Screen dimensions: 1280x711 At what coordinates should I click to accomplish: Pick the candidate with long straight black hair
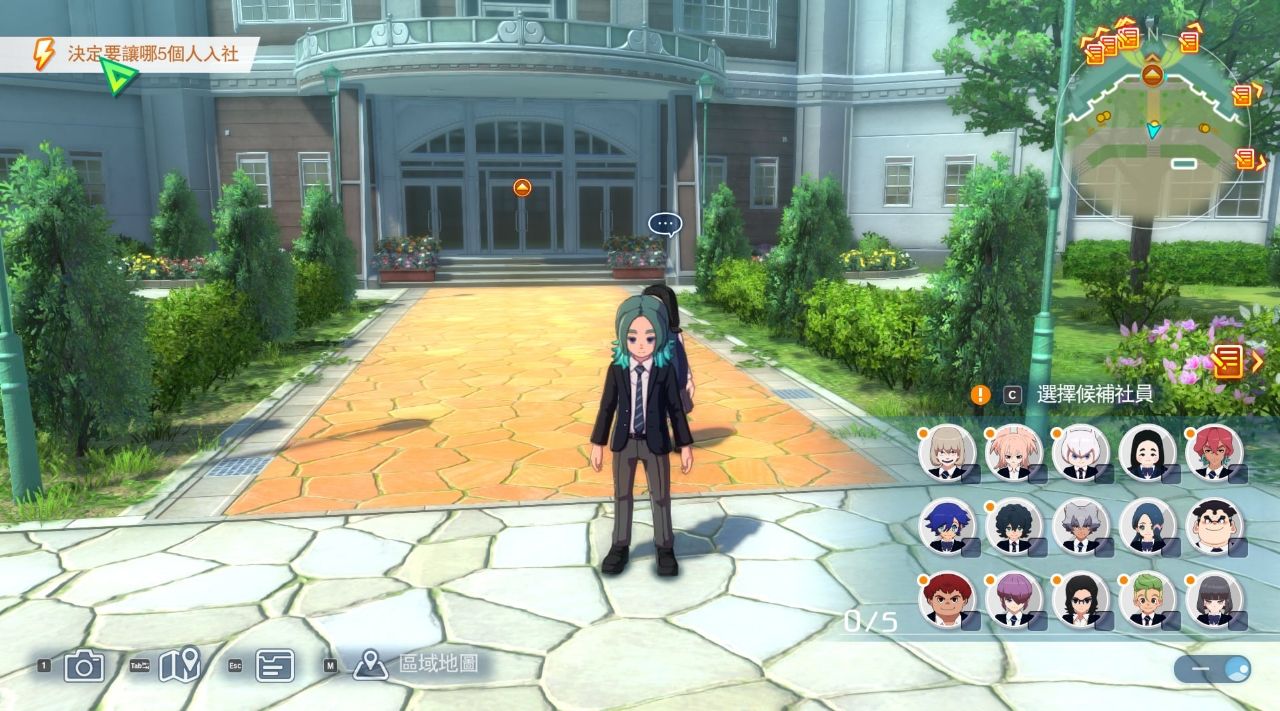(x=1147, y=453)
